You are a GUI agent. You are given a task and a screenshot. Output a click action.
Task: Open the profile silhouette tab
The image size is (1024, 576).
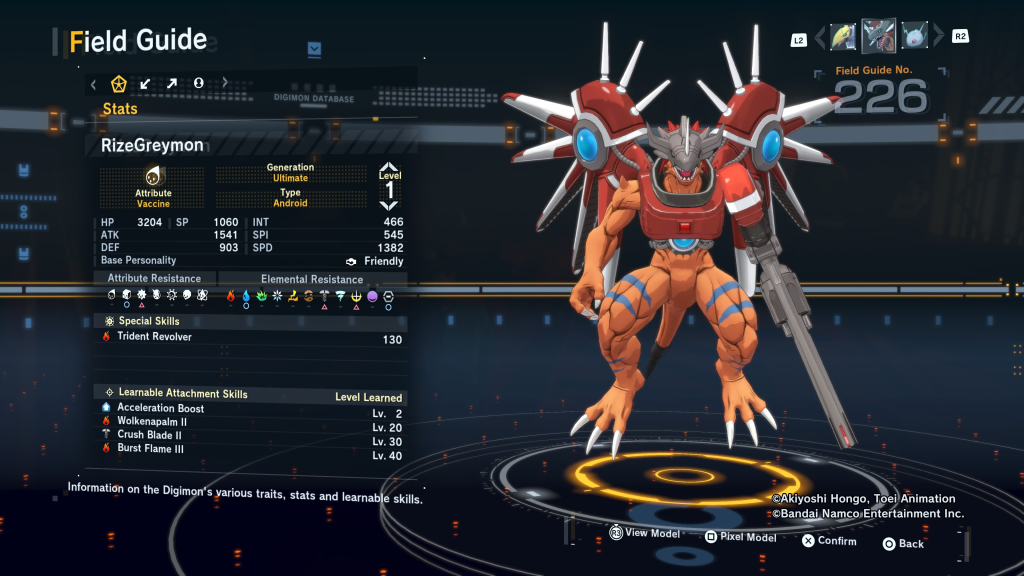(x=198, y=83)
